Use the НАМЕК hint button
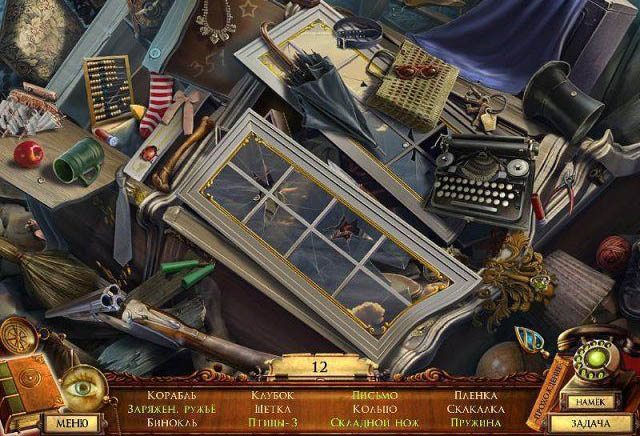The height and width of the screenshot is (436, 640). pyautogui.click(x=587, y=401)
